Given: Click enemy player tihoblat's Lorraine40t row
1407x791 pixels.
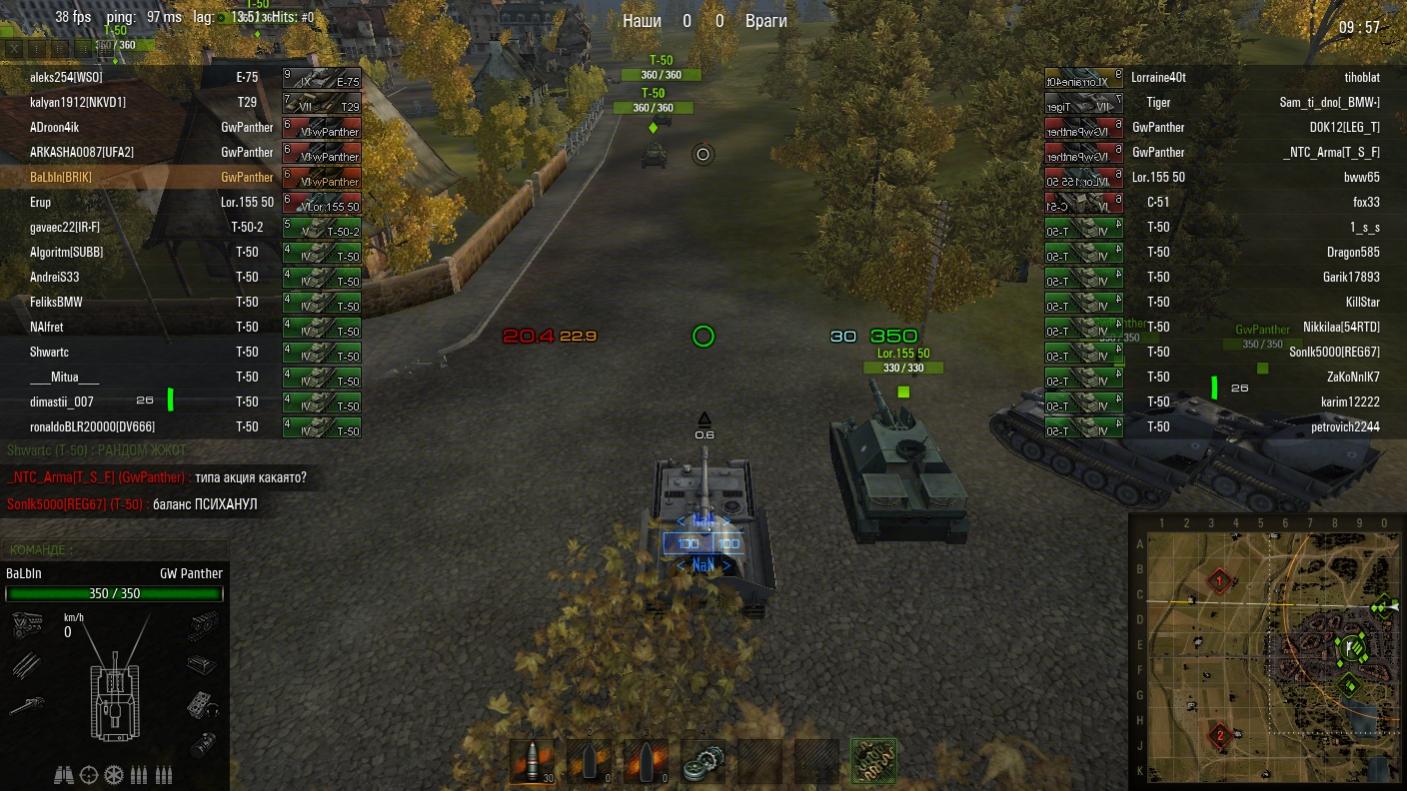Looking at the screenshot, I should tap(1250, 78).
